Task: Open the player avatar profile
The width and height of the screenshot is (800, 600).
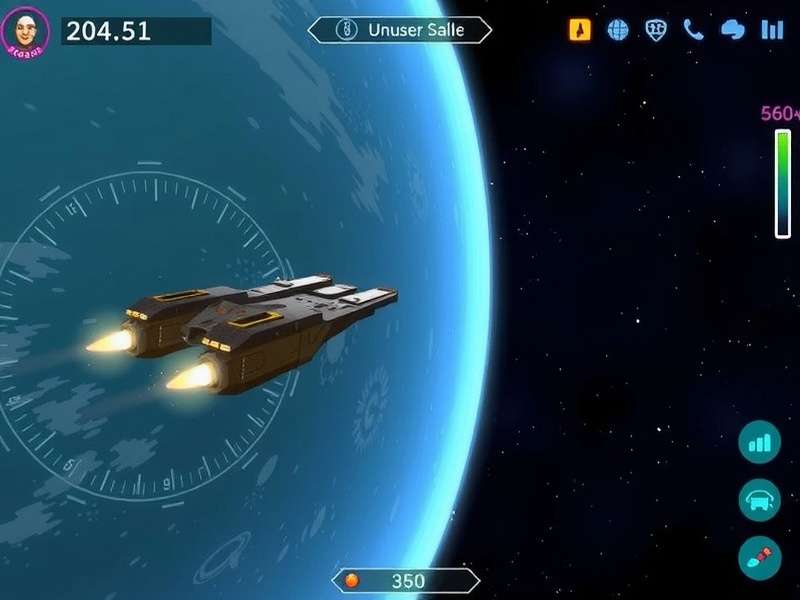Action: pos(26,31)
